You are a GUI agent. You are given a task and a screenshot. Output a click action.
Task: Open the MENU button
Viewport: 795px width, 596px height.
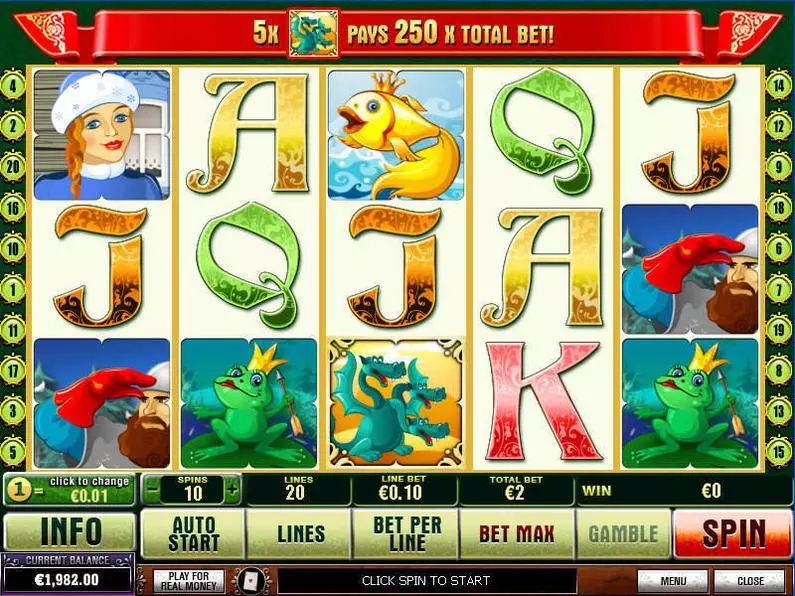tap(672, 580)
